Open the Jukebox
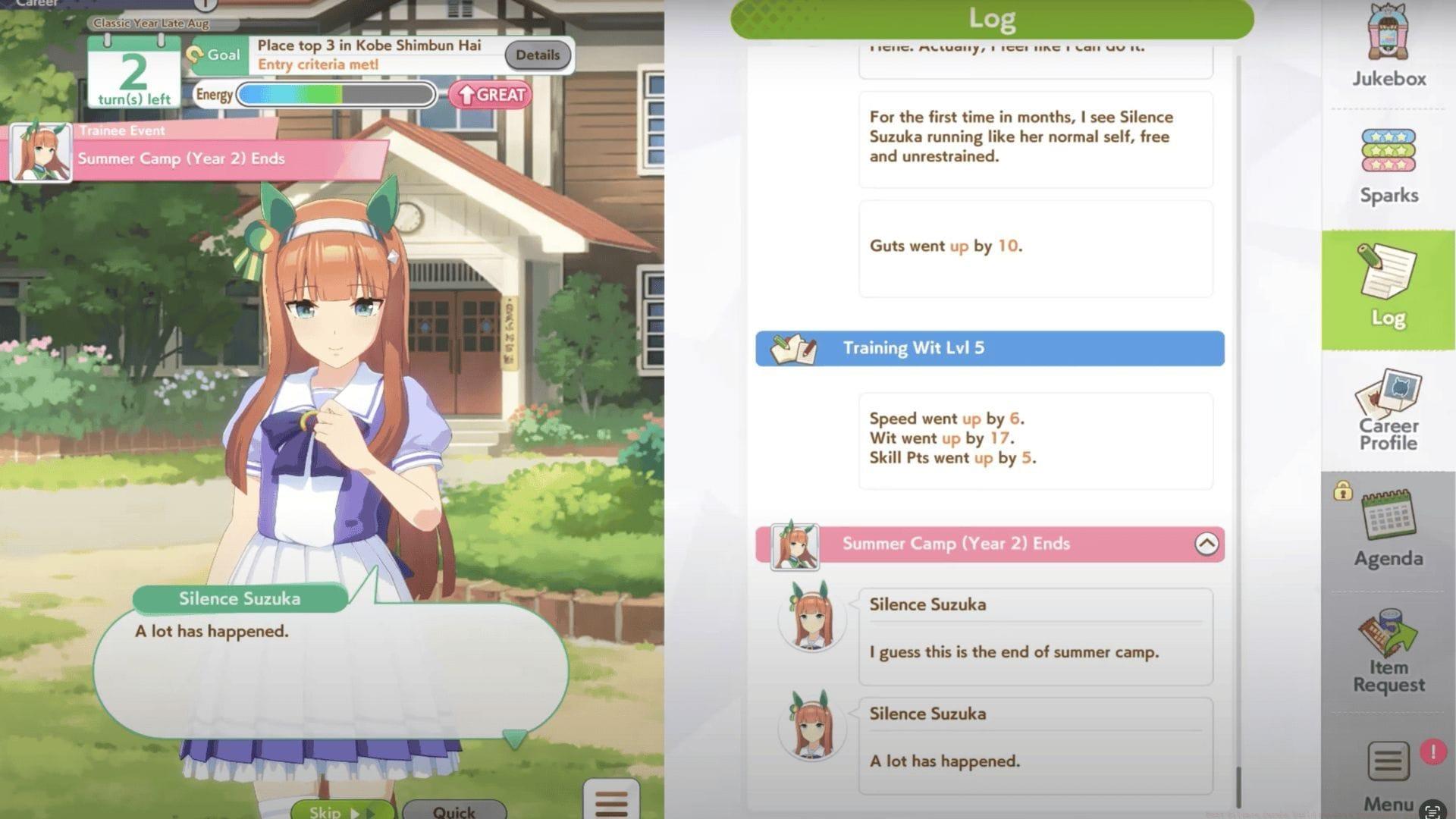 1388,45
